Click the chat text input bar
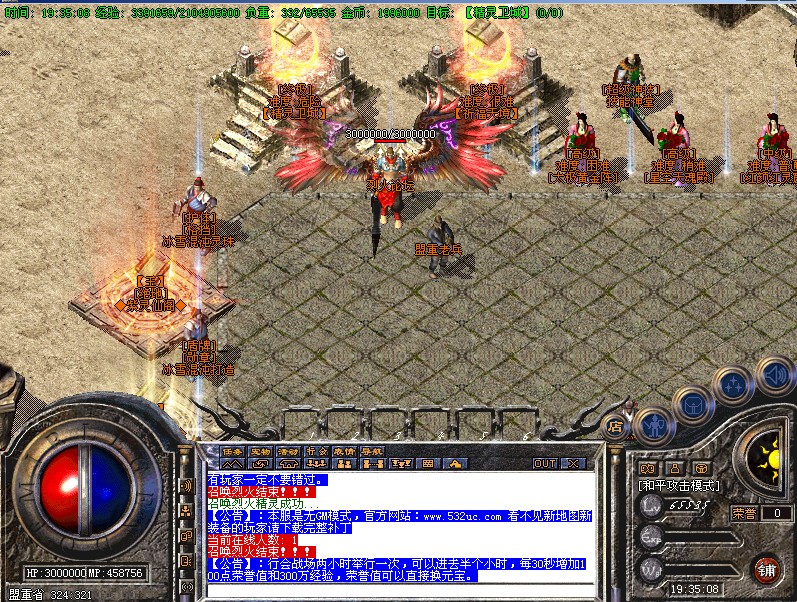 400,590
